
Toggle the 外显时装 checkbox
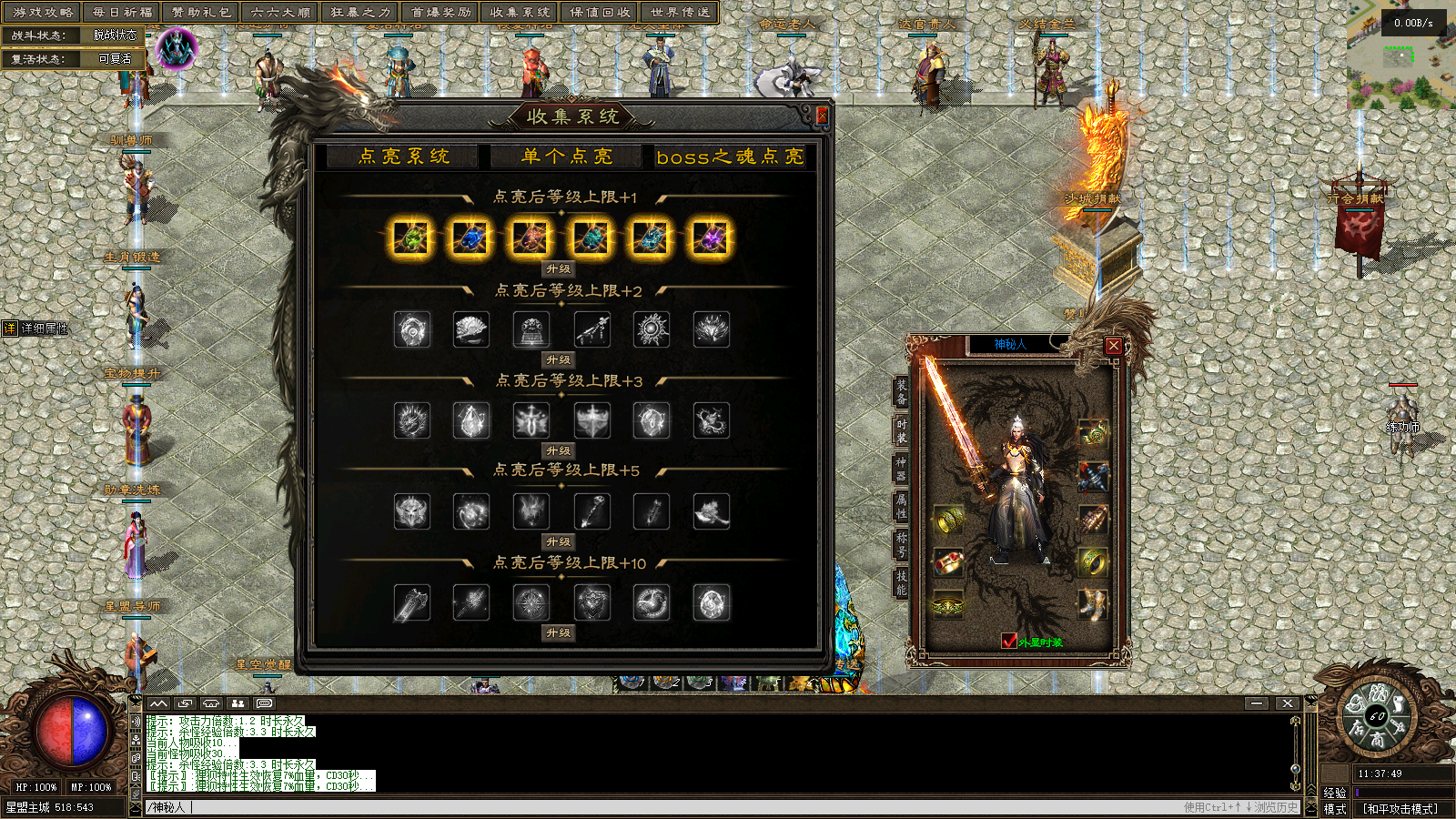point(1009,641)
